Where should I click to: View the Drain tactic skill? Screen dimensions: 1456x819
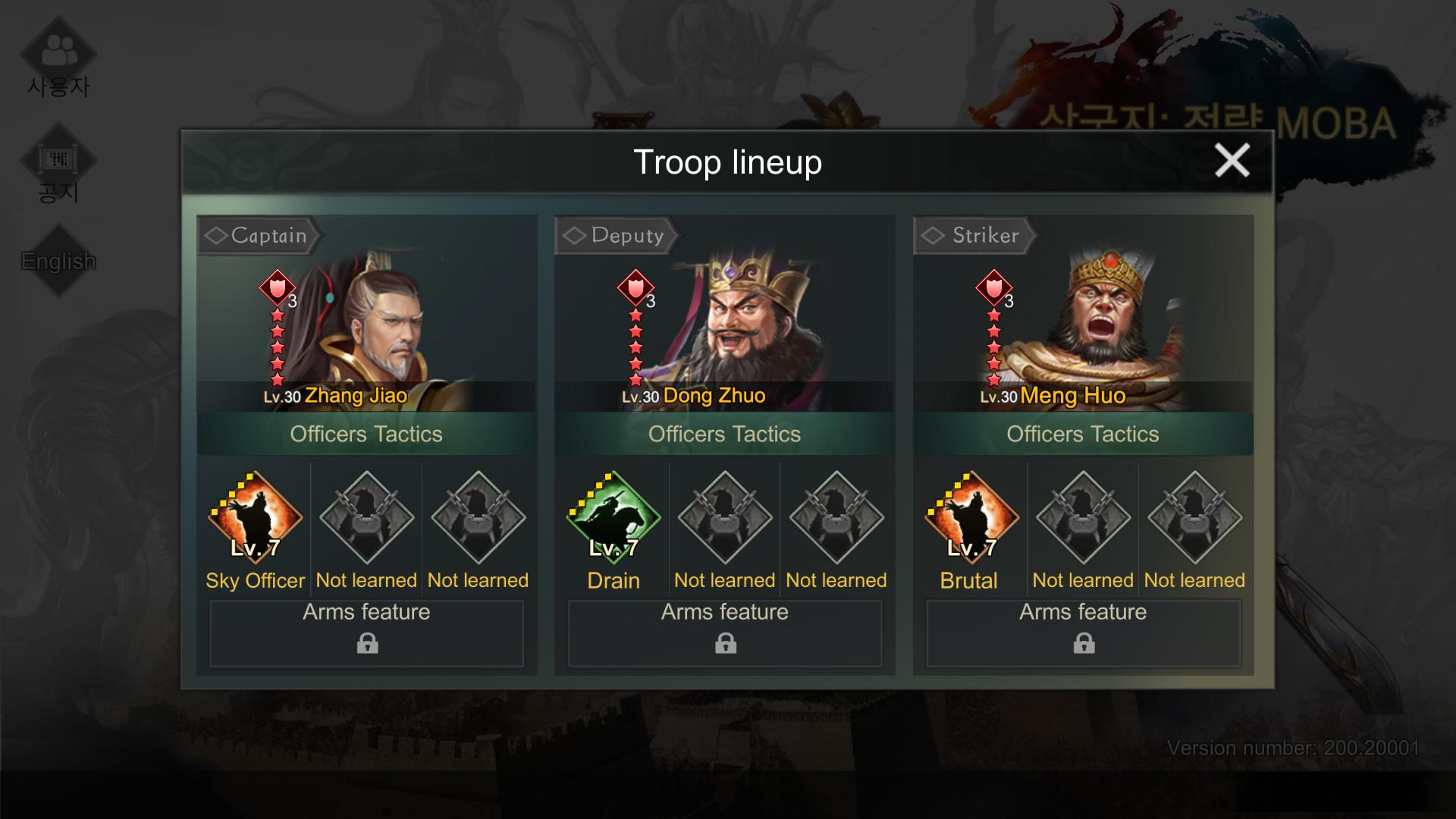click(x=613, y=519)
